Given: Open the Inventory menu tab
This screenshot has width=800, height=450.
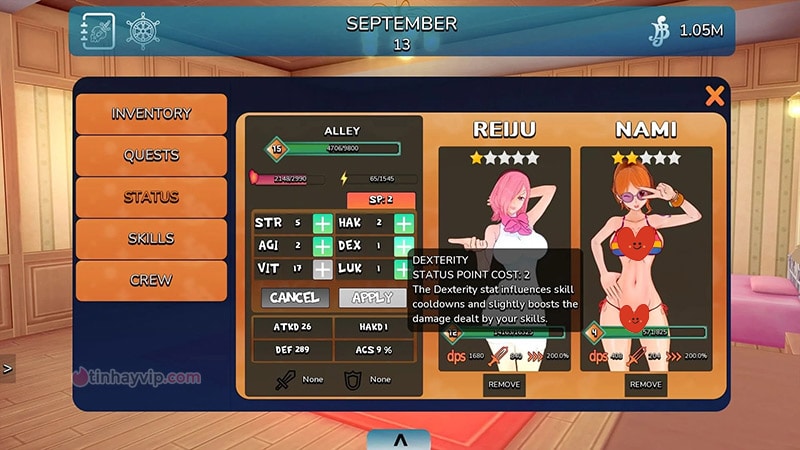Looking at the screenshot, I should [151, 114].
